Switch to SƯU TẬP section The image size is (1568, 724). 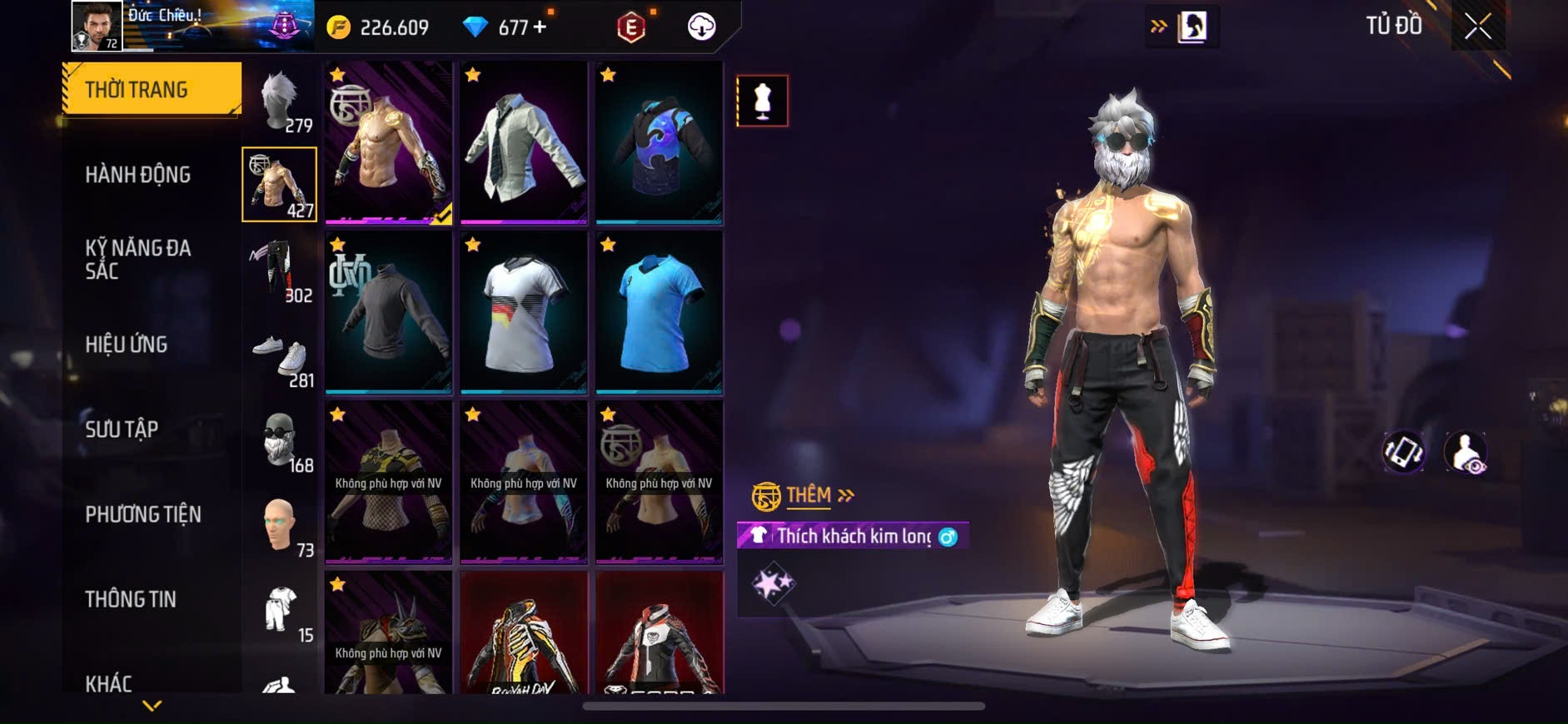tap(122, 429)
